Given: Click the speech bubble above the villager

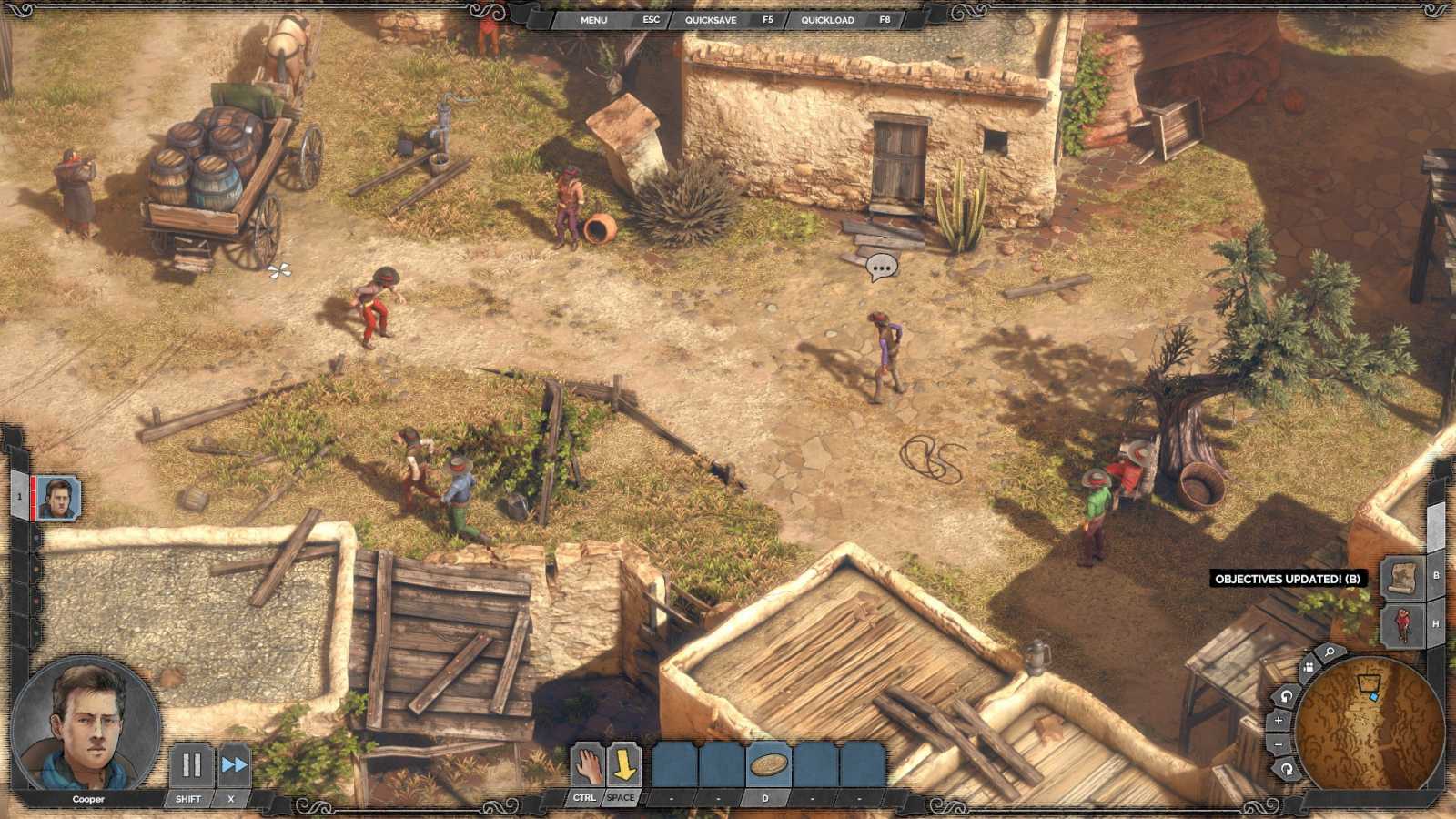Looking at the screenshot, I should click(x=880, y=266).
